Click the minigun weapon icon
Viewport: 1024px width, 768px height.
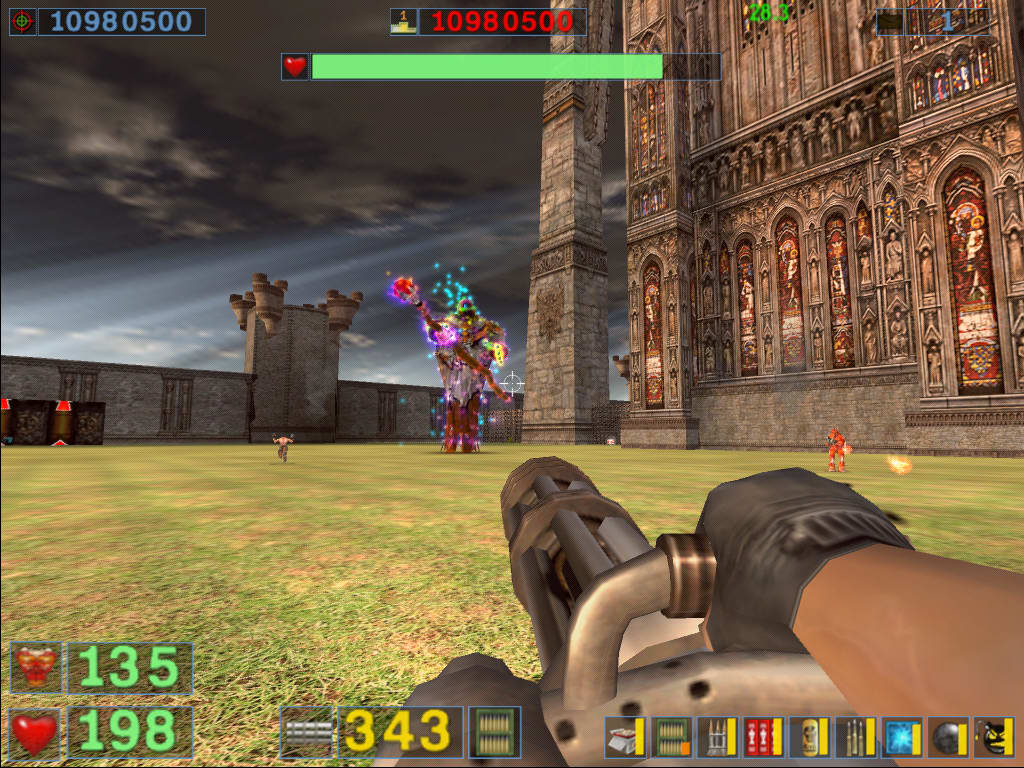point(307,732)
